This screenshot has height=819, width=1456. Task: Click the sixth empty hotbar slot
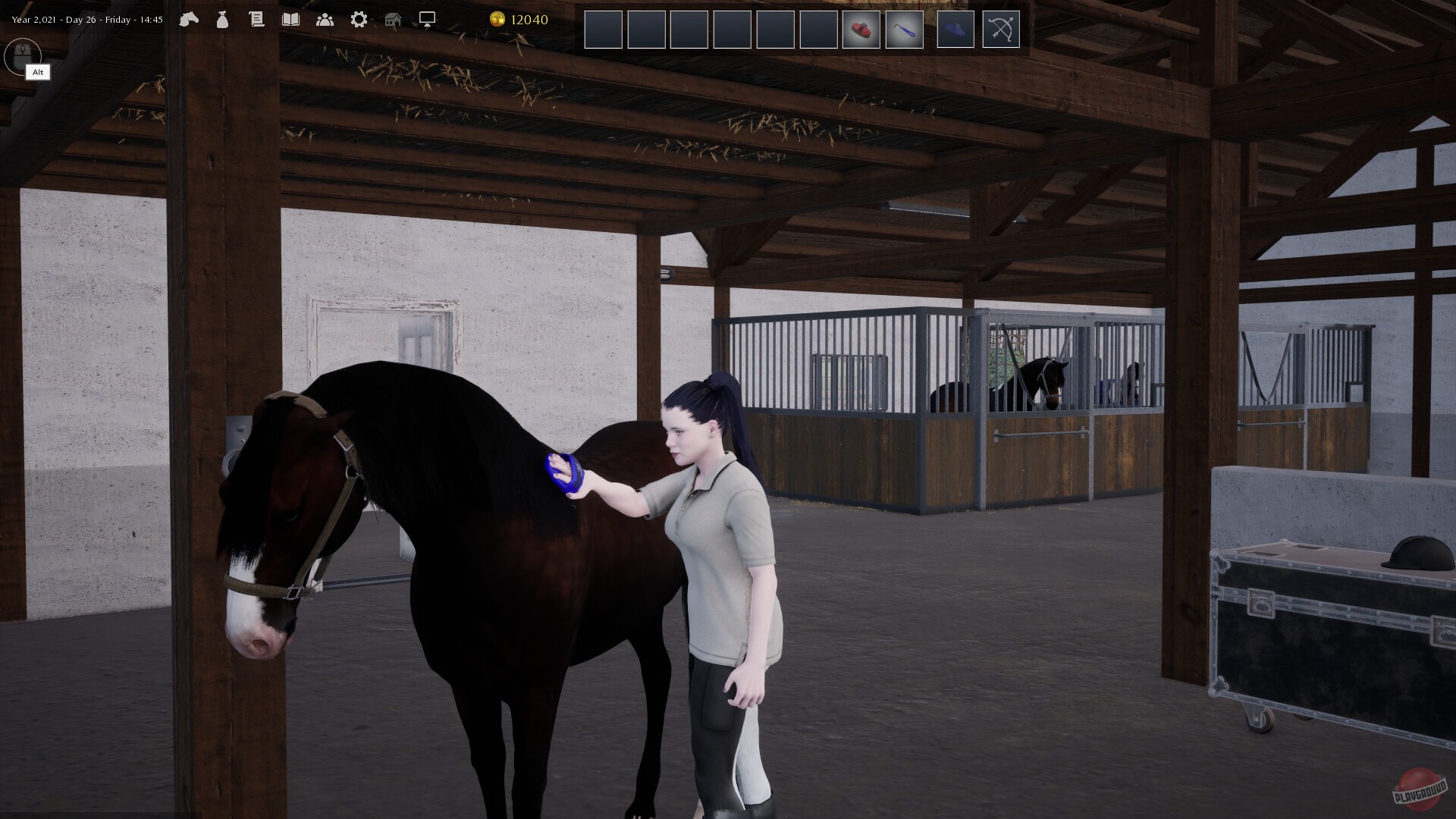pyautogui.click(x=818, y=29)
